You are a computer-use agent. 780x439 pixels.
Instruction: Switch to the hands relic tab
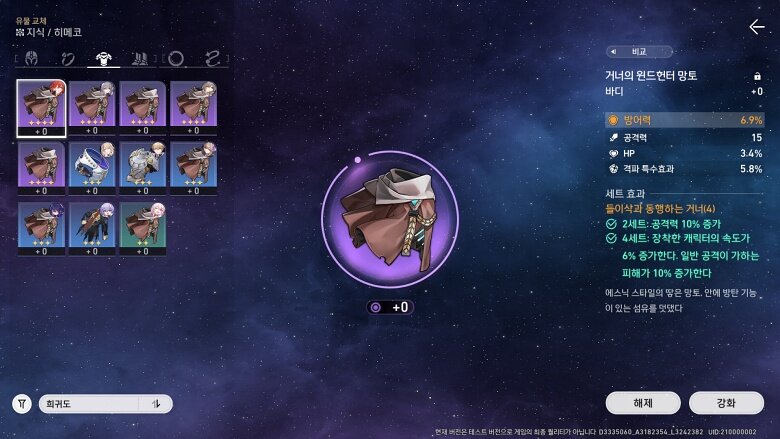(x=67, y=58)
